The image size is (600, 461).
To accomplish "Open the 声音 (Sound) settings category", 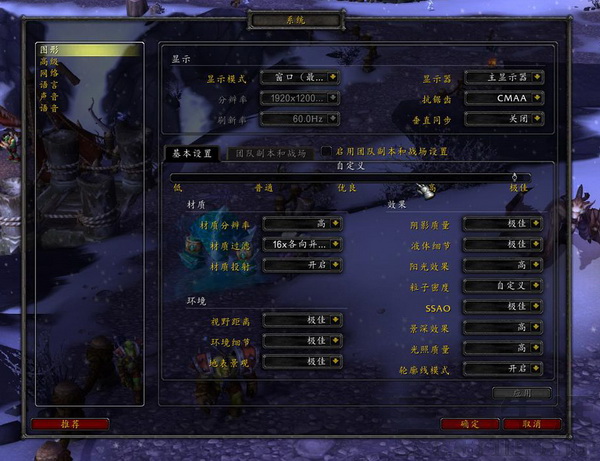I will tap(50, 96).
